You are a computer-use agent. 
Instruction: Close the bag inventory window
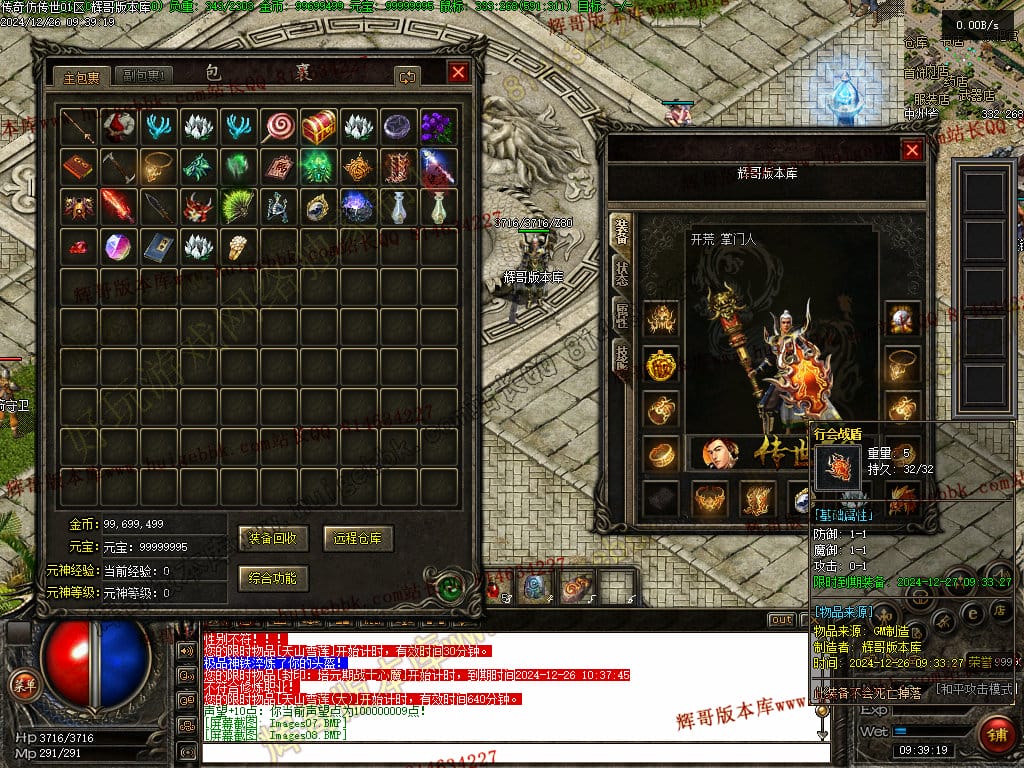pyautogui.click(x=458, y=73)
